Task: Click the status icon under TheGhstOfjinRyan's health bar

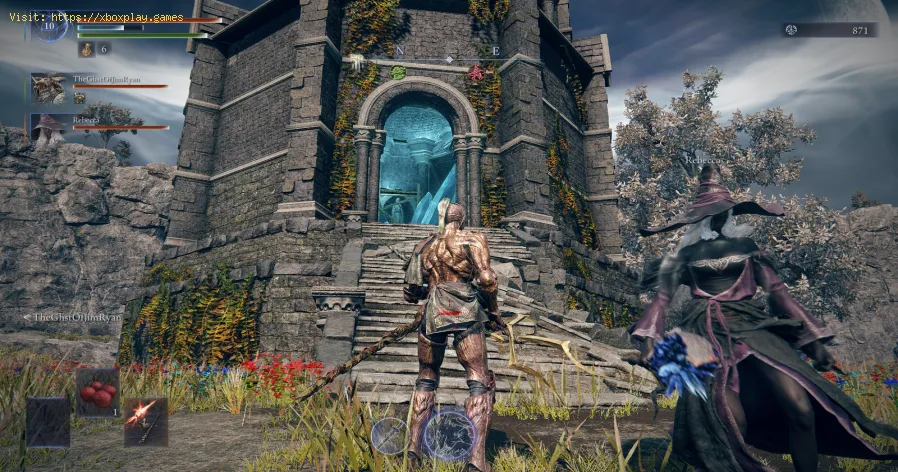Action: point(80,98)
